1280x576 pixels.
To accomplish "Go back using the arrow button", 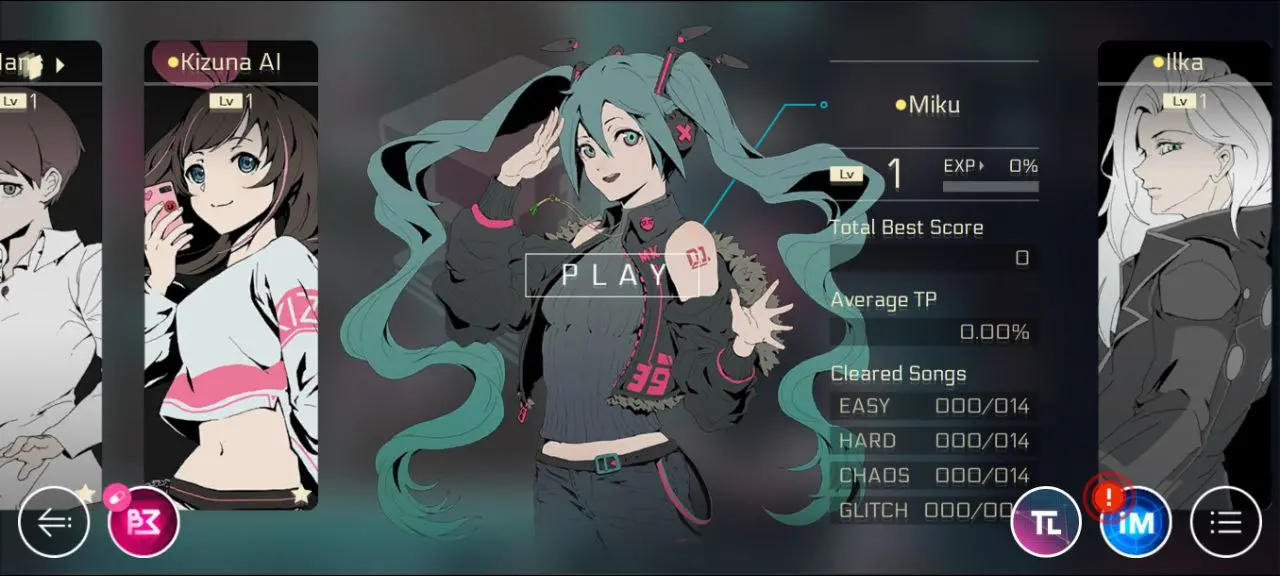I will click(54, 521).
